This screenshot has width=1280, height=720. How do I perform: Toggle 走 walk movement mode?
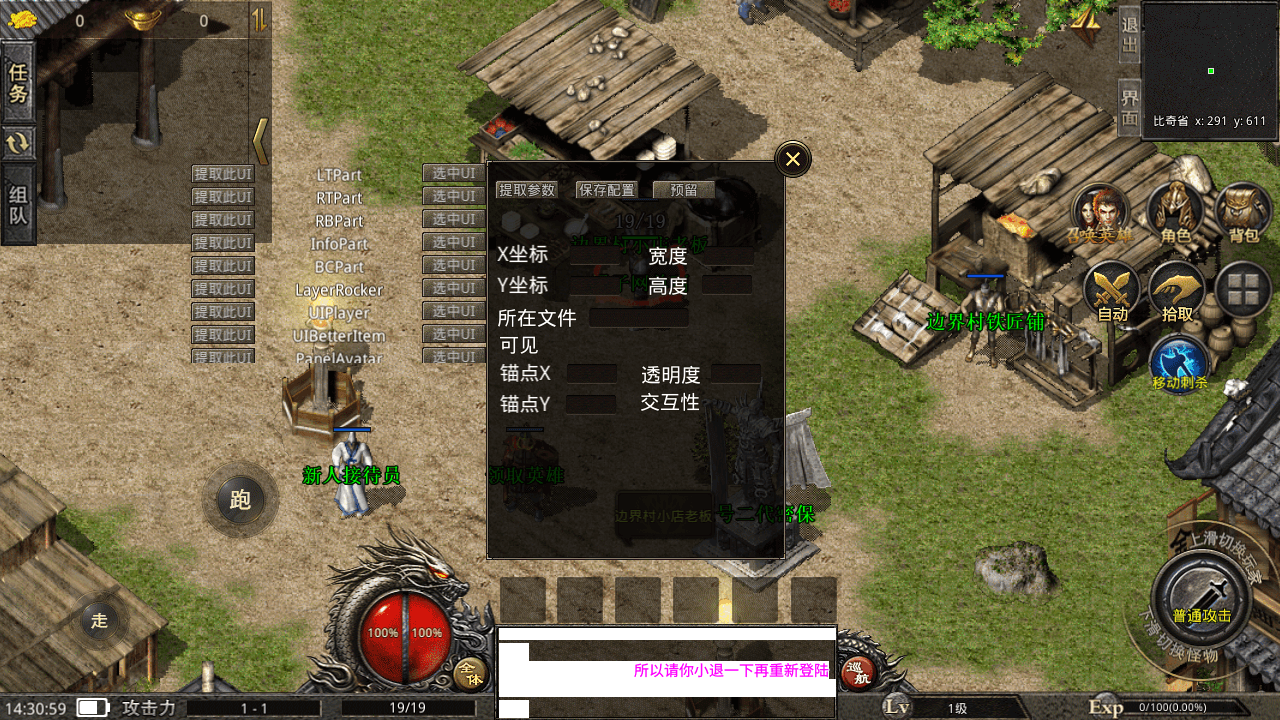click(x=99, y=620)
